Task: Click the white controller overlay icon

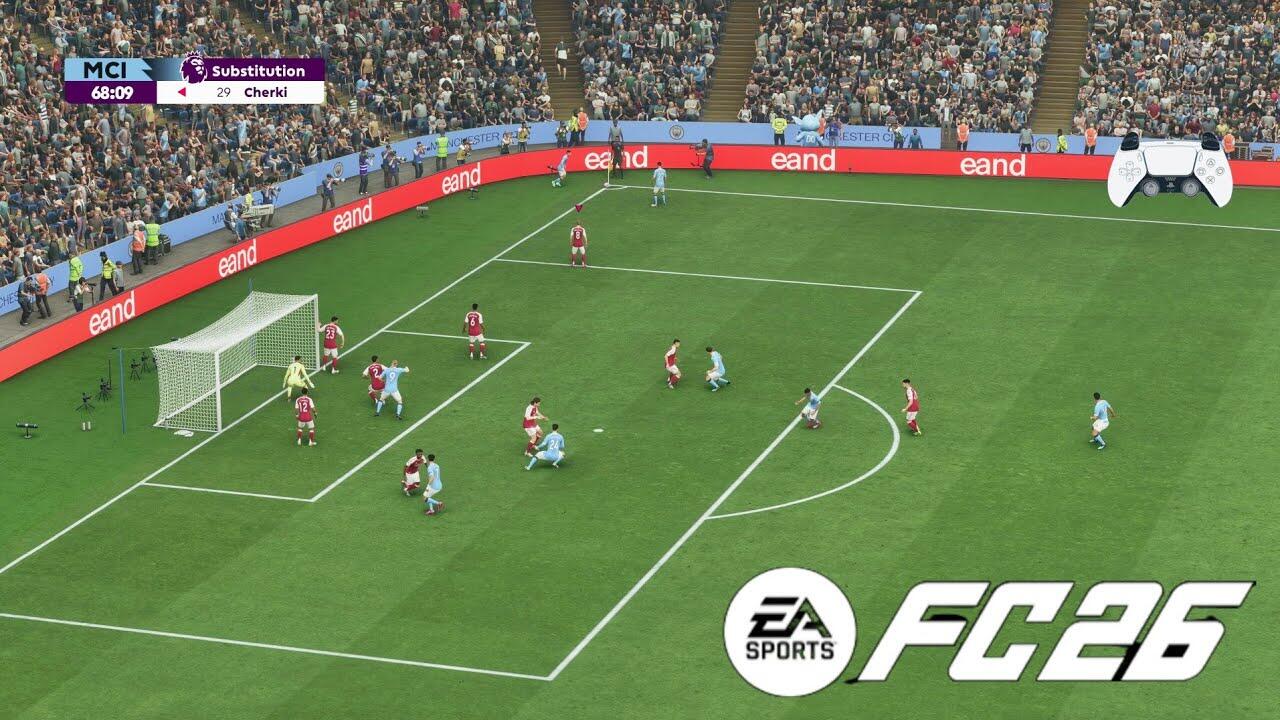Action: click(x=1169, y=168)
